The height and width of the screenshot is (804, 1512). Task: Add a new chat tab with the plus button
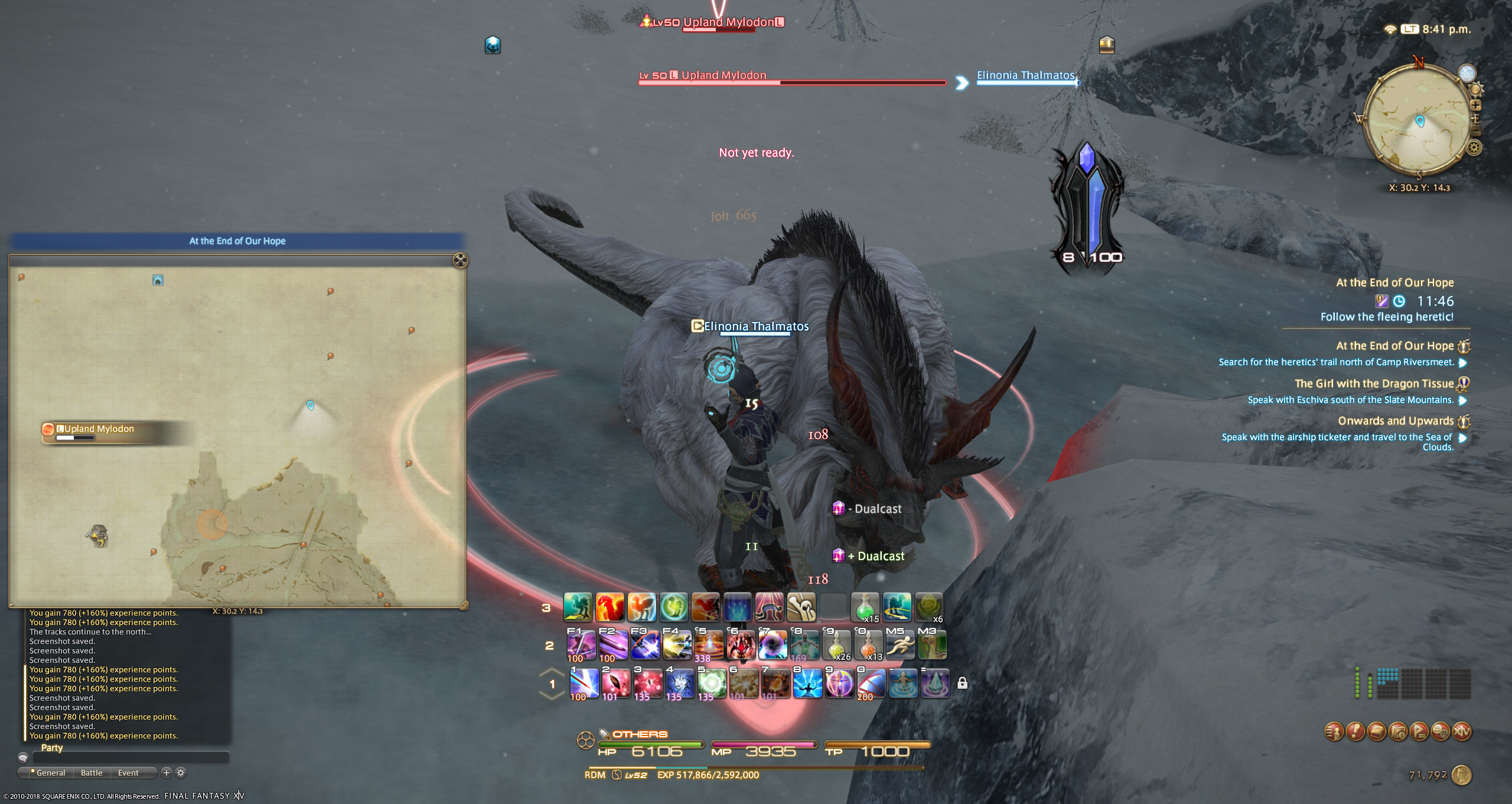pos(167,773)
